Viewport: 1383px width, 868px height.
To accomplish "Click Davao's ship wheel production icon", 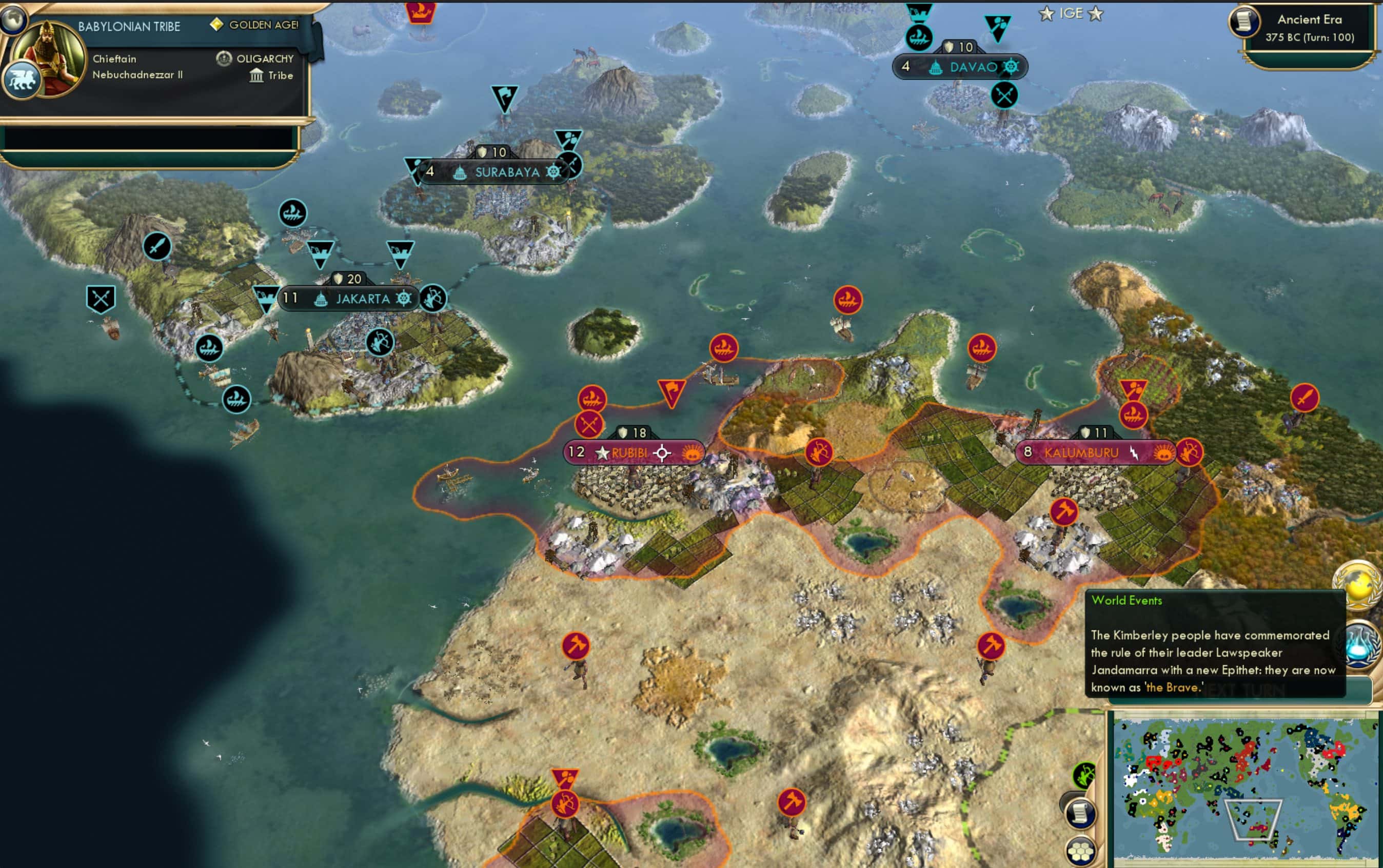I will point(1012,67).
